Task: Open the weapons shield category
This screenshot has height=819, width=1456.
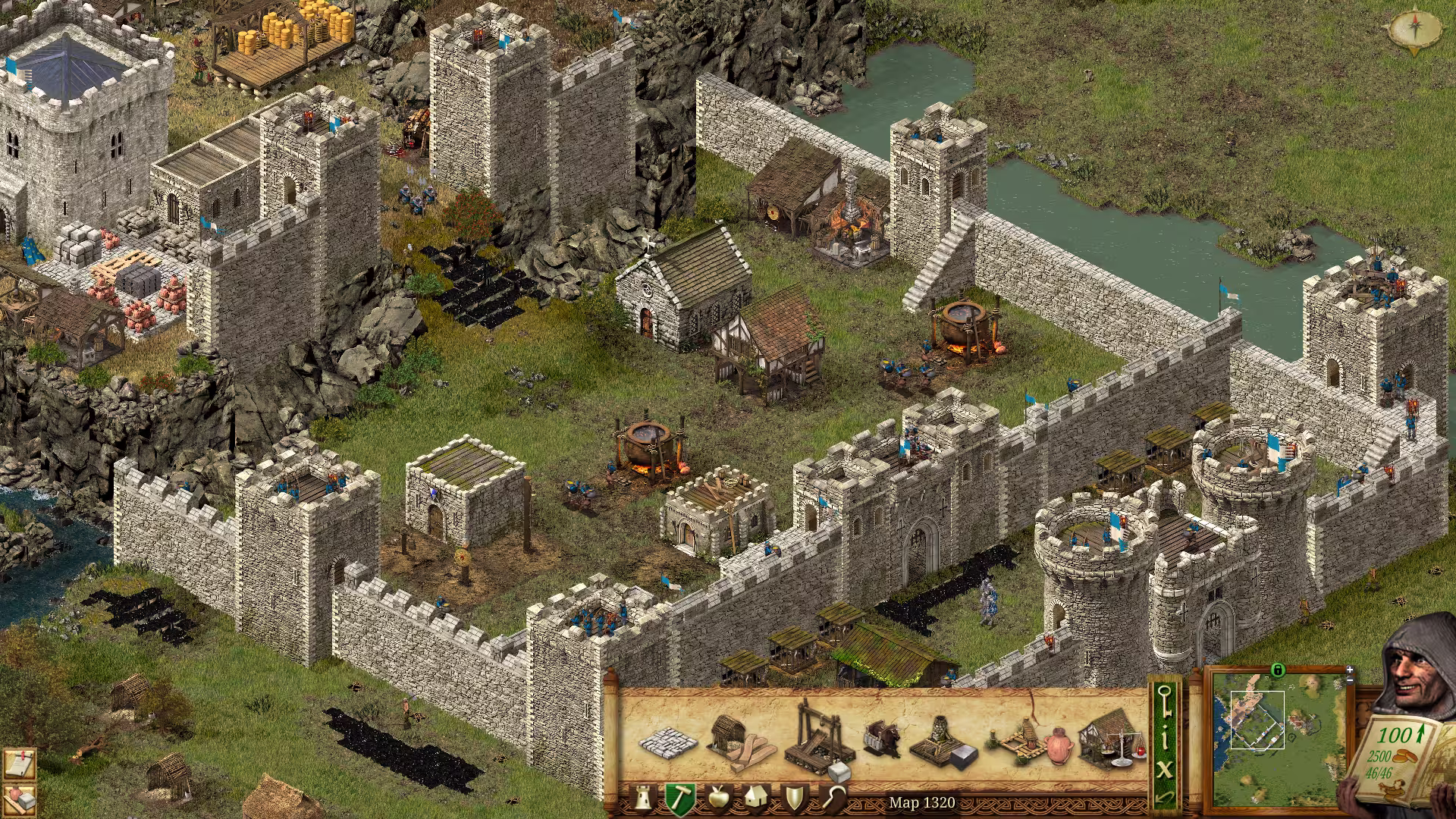Action: [794, 799]
